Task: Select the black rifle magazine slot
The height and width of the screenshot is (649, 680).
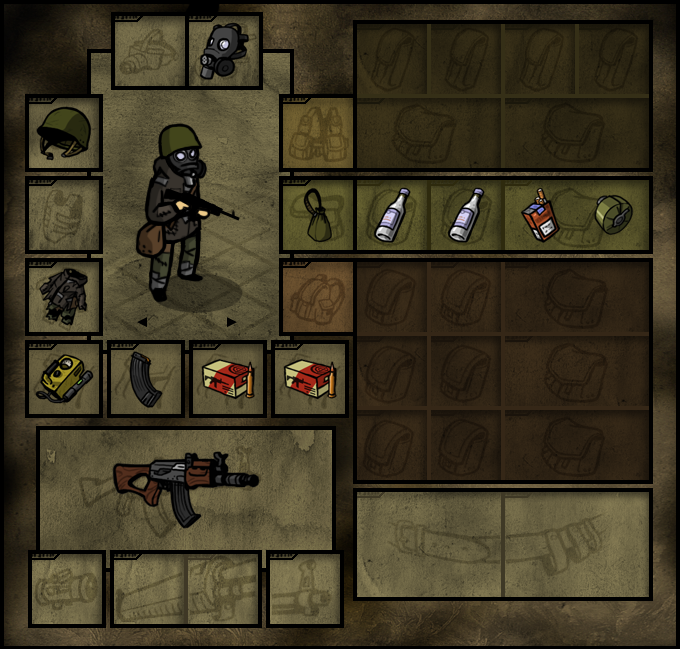Action: (x=146, y=379)
